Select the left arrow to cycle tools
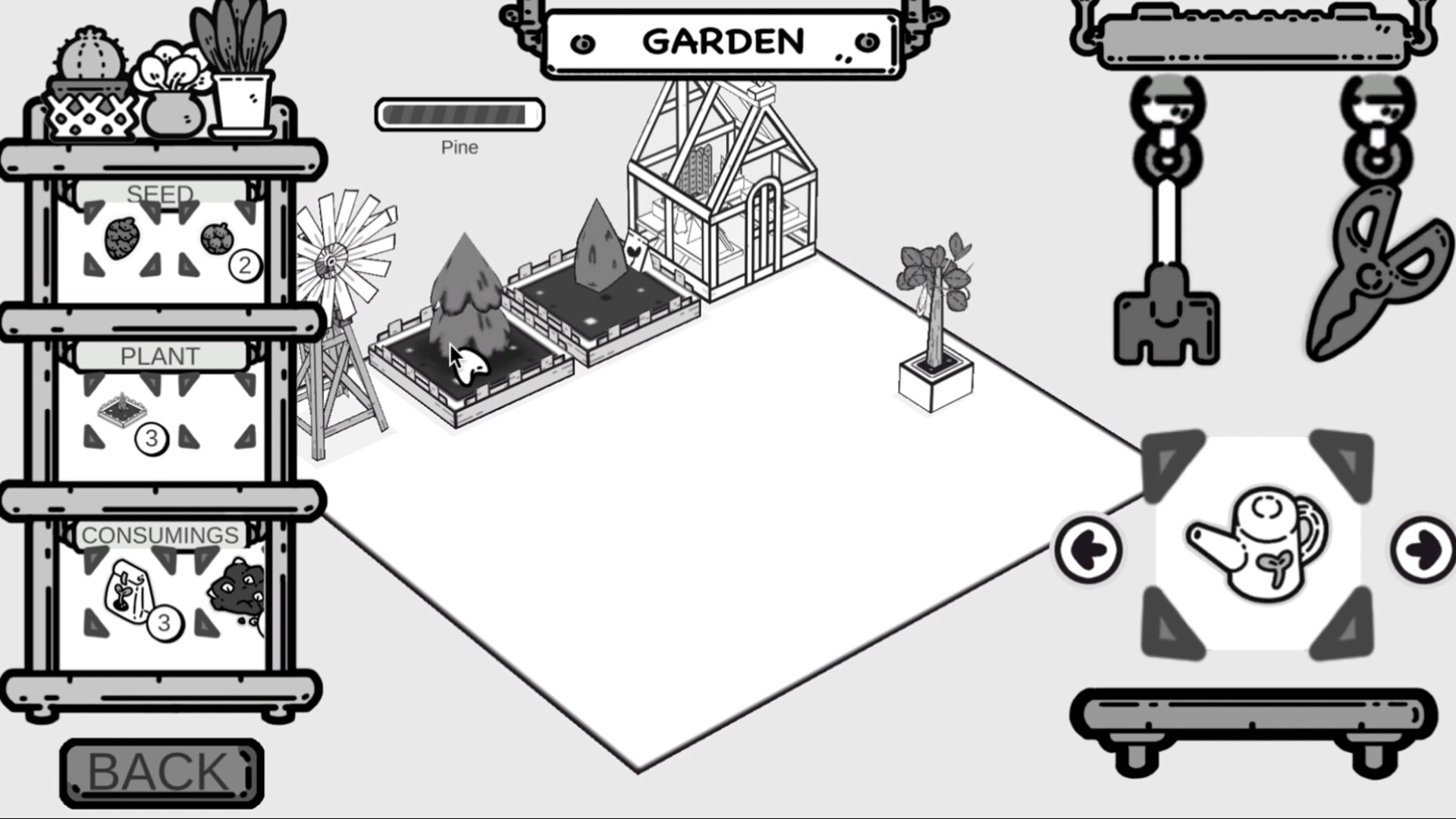 (x=1089, y=550)
